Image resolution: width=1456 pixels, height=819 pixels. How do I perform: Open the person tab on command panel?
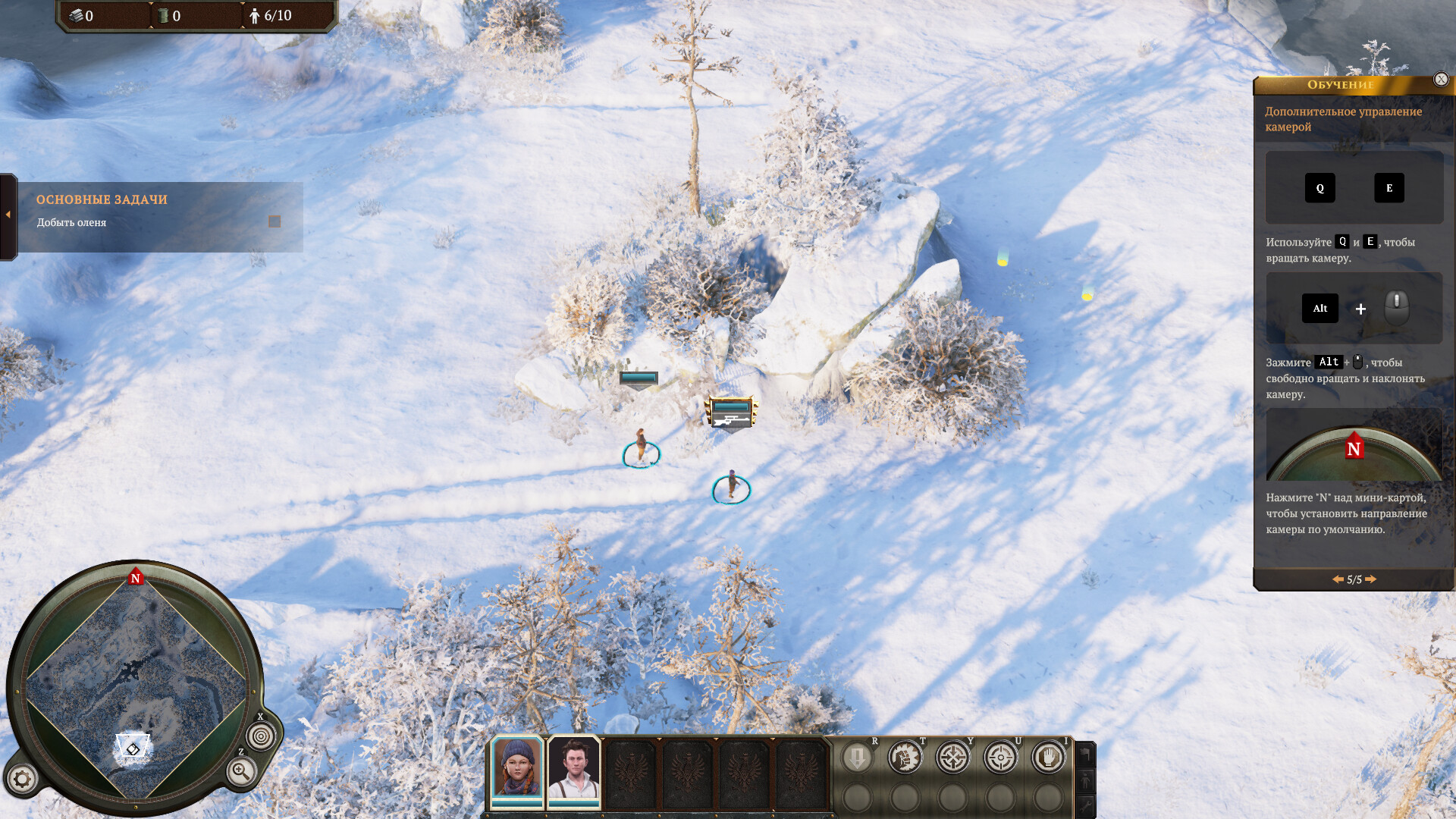tap(1086, 780)
